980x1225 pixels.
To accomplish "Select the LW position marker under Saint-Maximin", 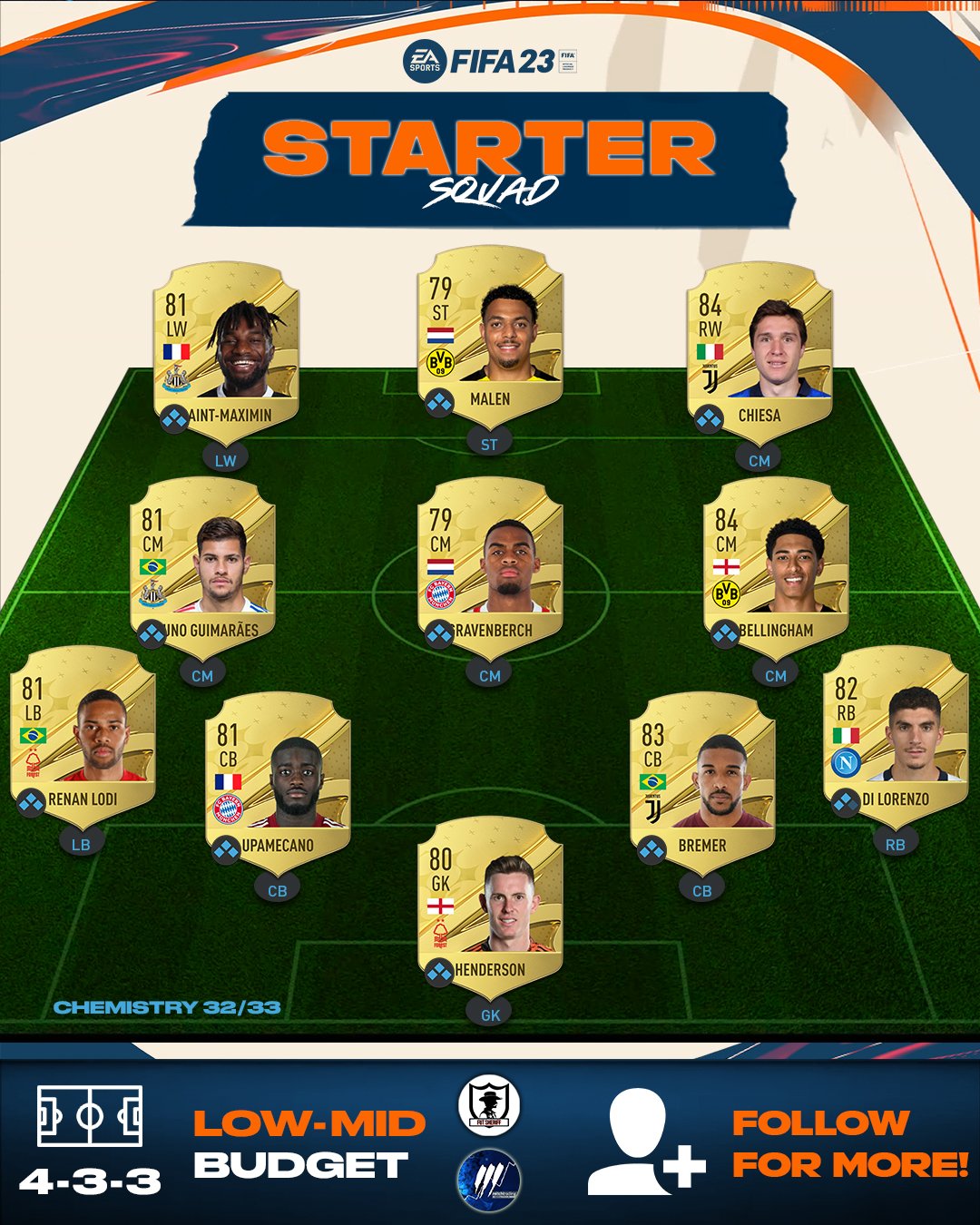I will [x=226, y=460].
